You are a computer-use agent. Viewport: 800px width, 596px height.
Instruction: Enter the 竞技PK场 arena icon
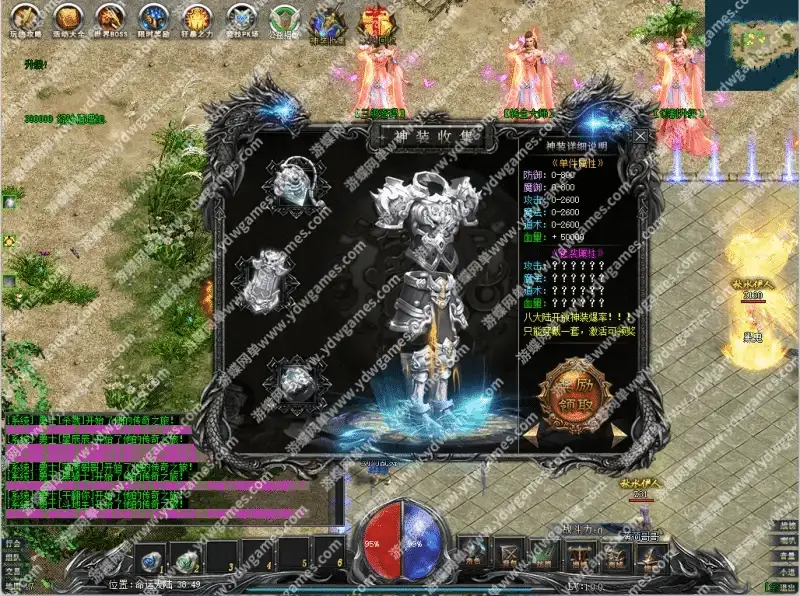pos(240,17)
